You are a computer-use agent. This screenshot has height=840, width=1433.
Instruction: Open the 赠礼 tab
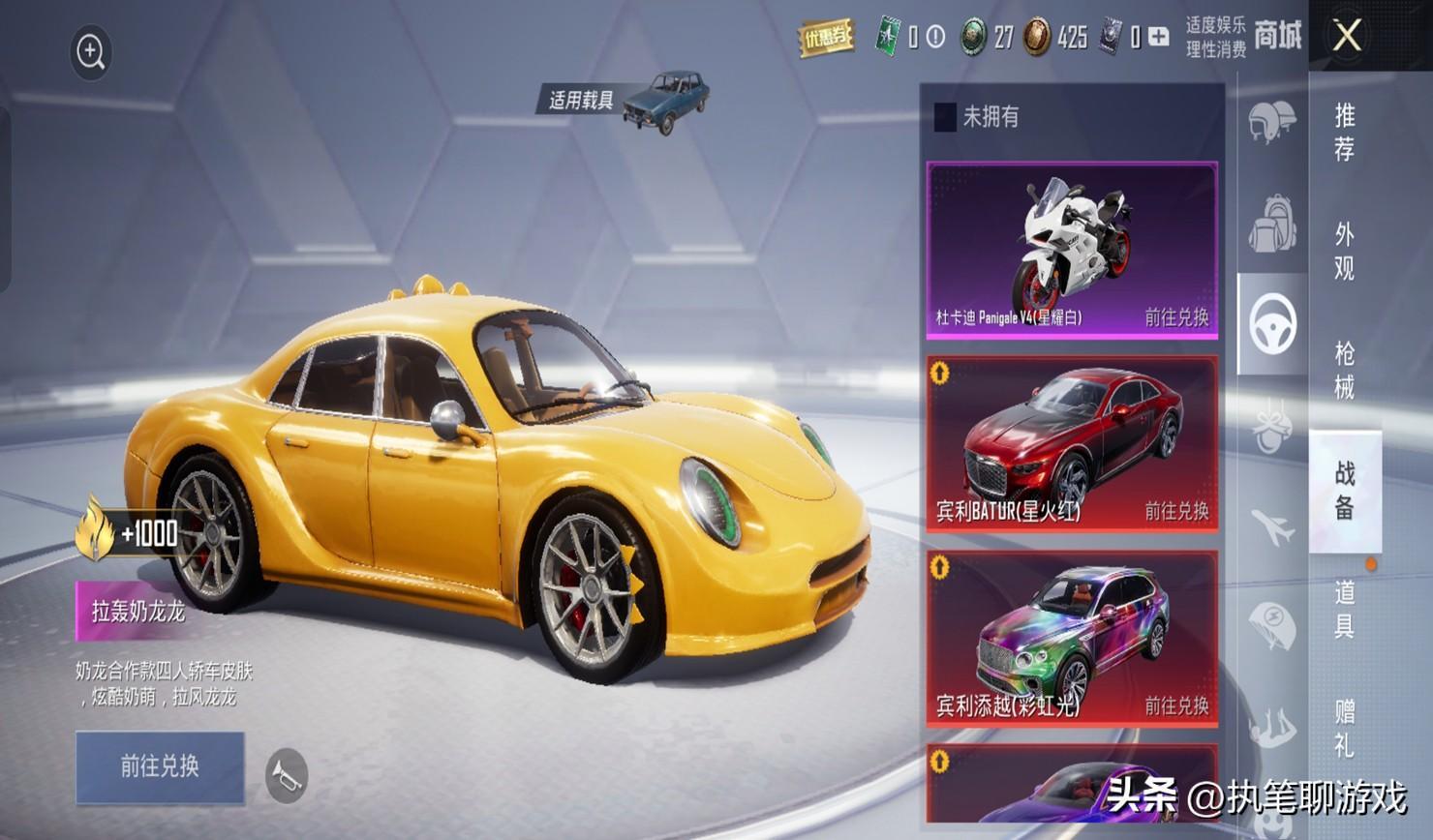click(1345, 728)
